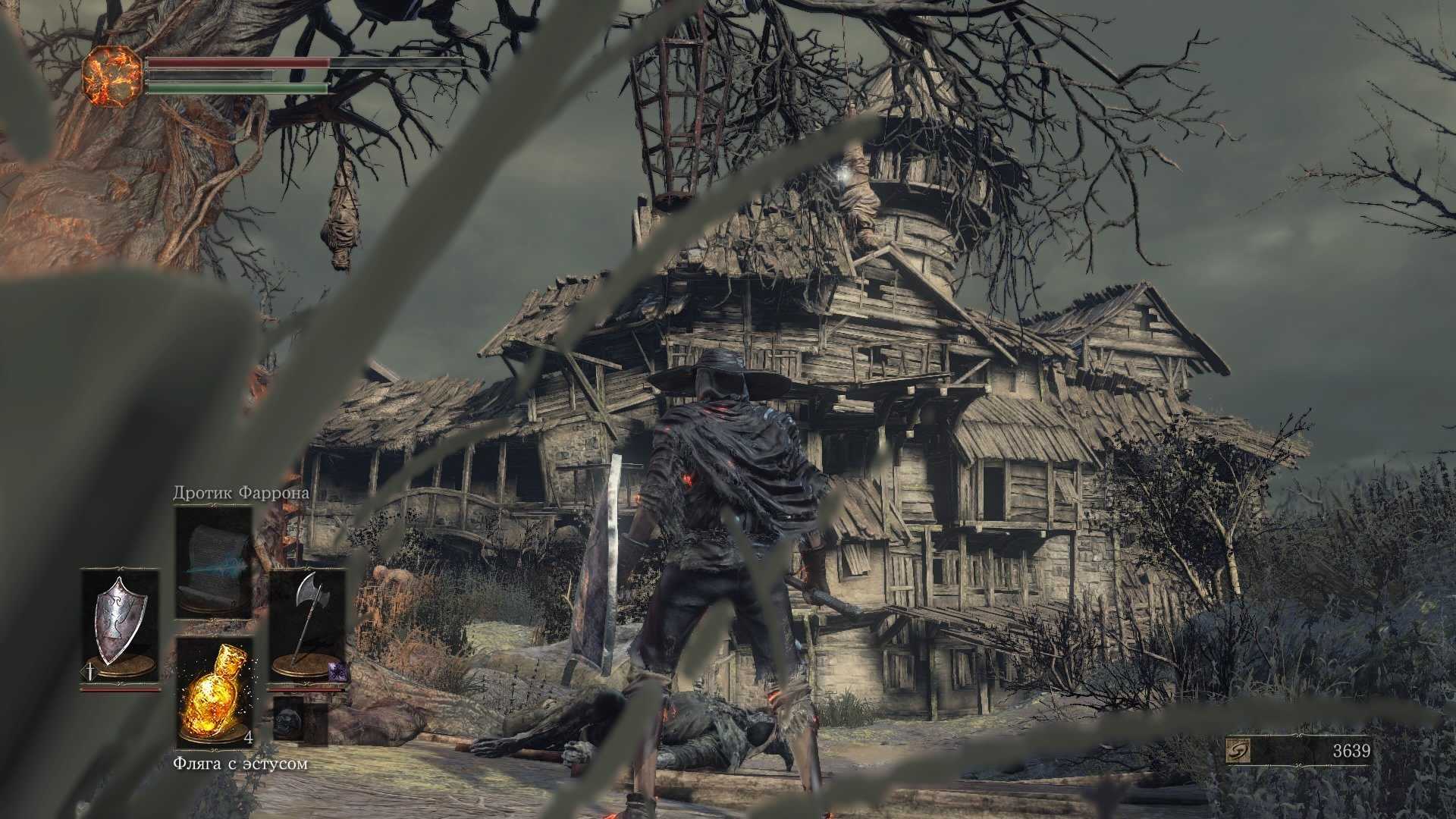1456x819 pixels.
Task: Click the ember emblem beside the health bar
Action: [x=112, y=74]
